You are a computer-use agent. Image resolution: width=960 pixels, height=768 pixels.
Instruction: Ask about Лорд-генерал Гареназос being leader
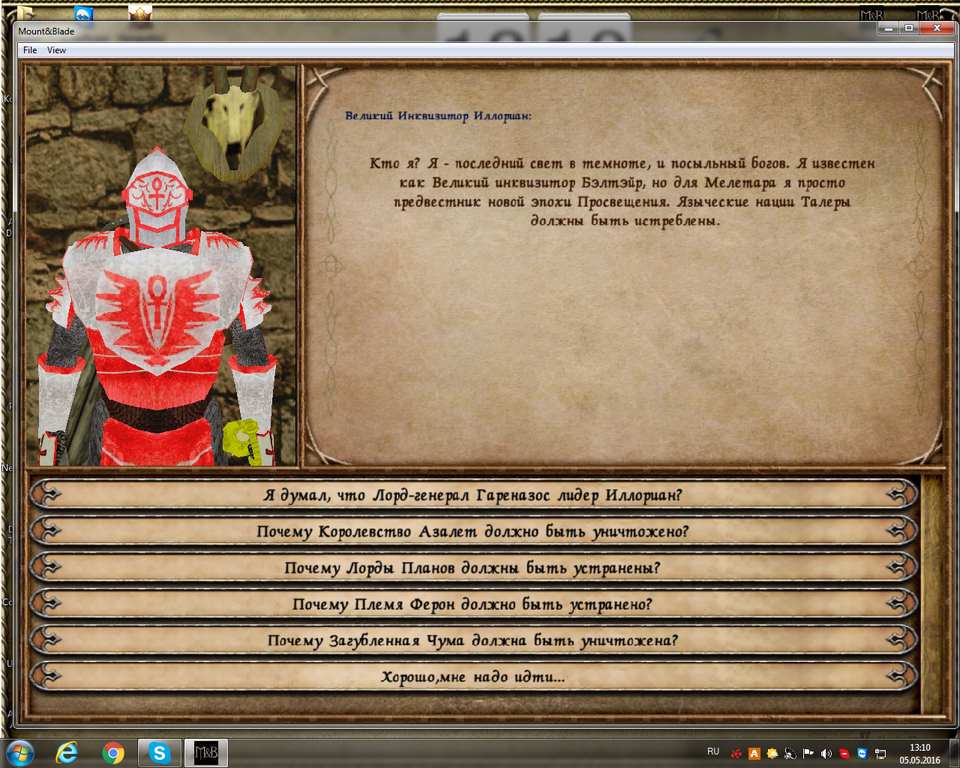(x=473, y=494)
